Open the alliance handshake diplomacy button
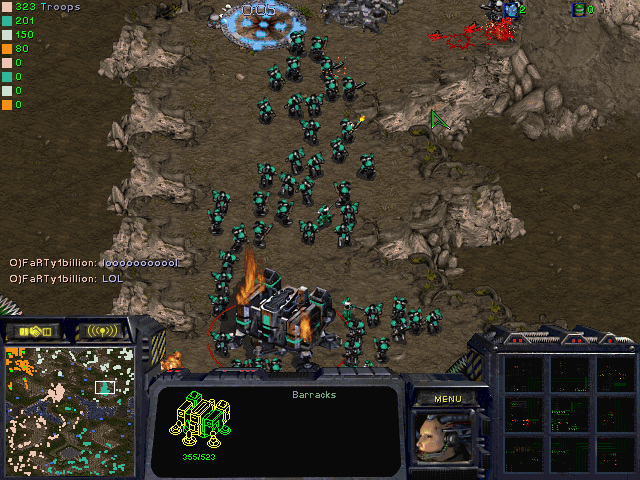The height and width of the screenshot is (480, 640). click(33, 331)
